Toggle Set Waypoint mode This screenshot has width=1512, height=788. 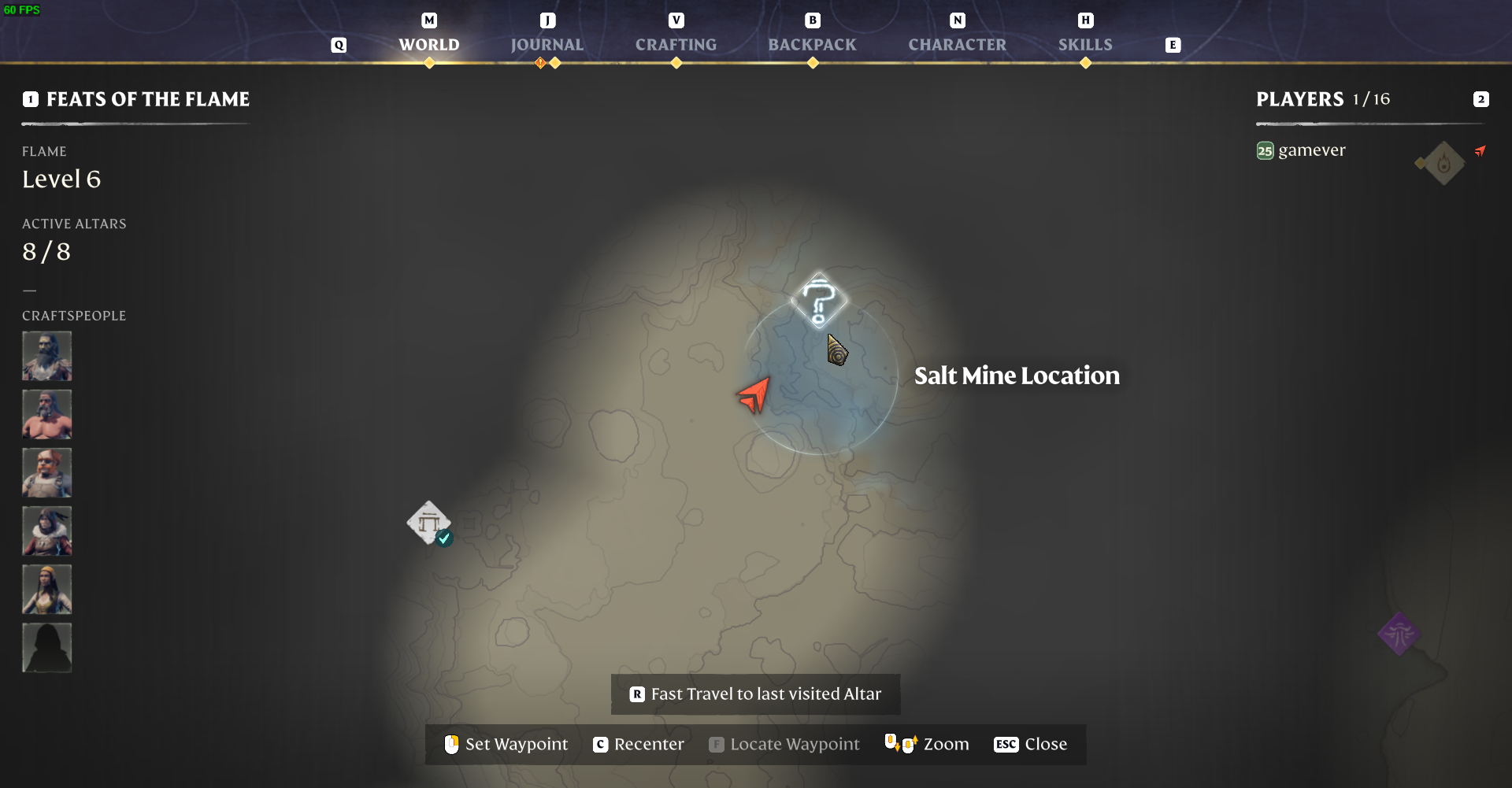click(505, 744)
